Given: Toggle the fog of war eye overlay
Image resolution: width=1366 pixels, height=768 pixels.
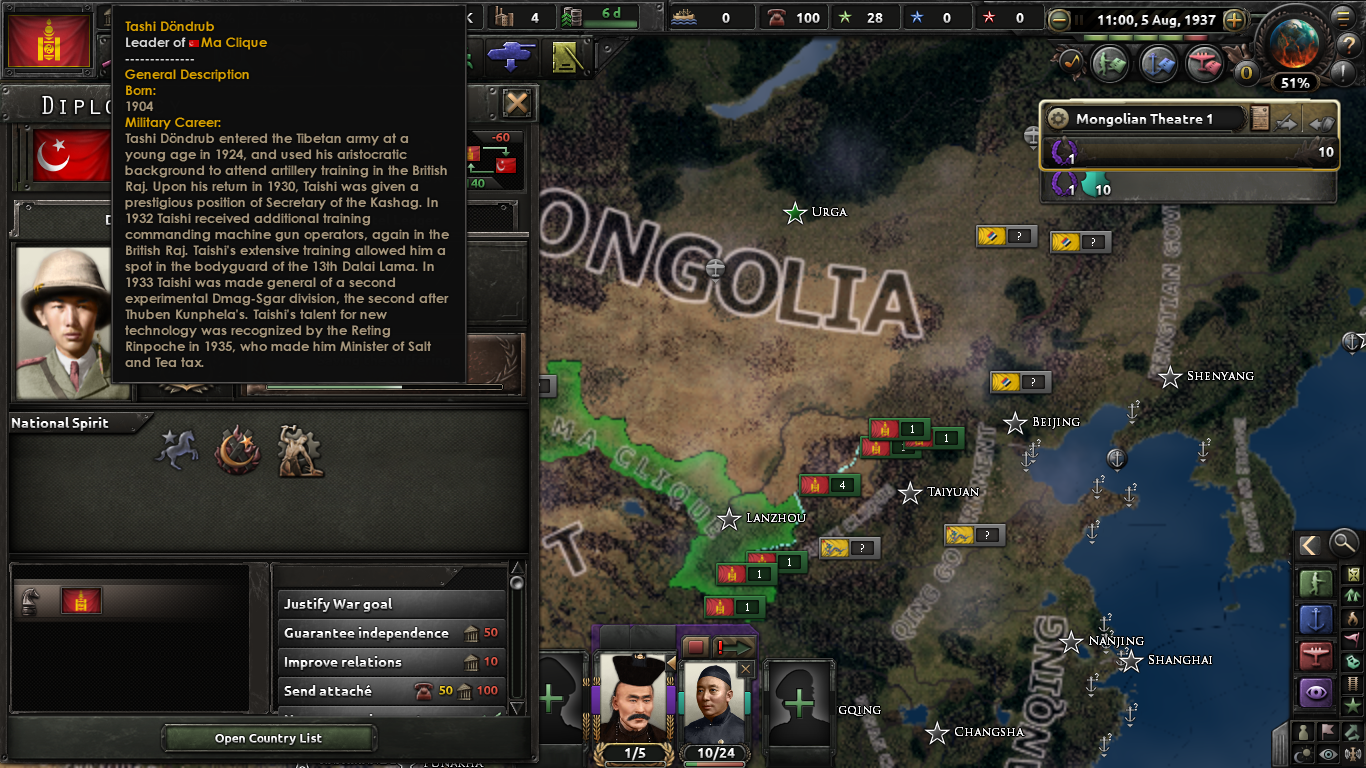Looking at the screenshot, I should point(1327,752).
